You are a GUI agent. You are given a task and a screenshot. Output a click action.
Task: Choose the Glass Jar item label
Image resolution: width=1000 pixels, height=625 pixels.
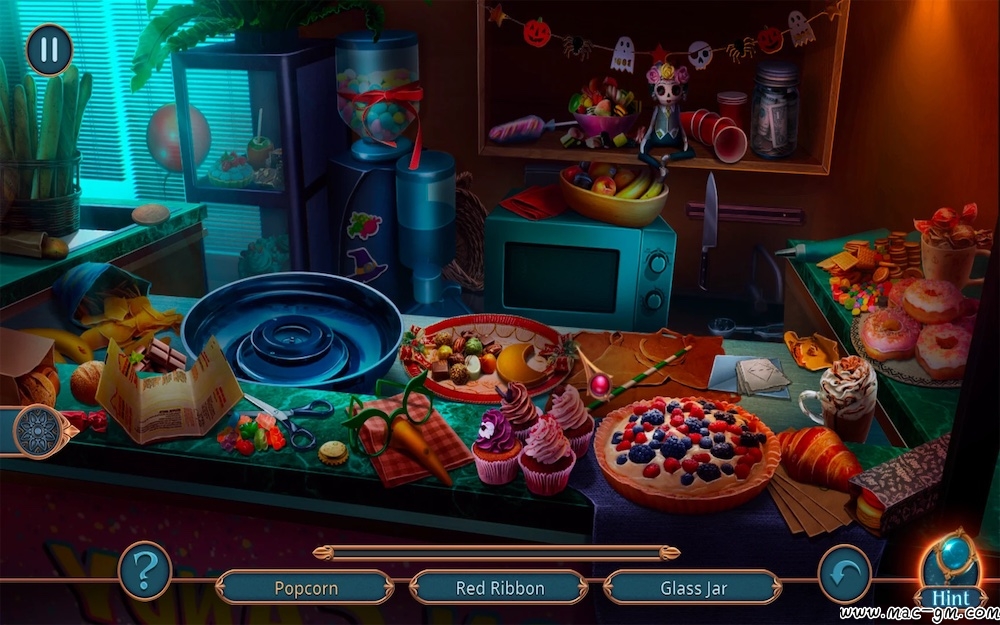(693, 588)
